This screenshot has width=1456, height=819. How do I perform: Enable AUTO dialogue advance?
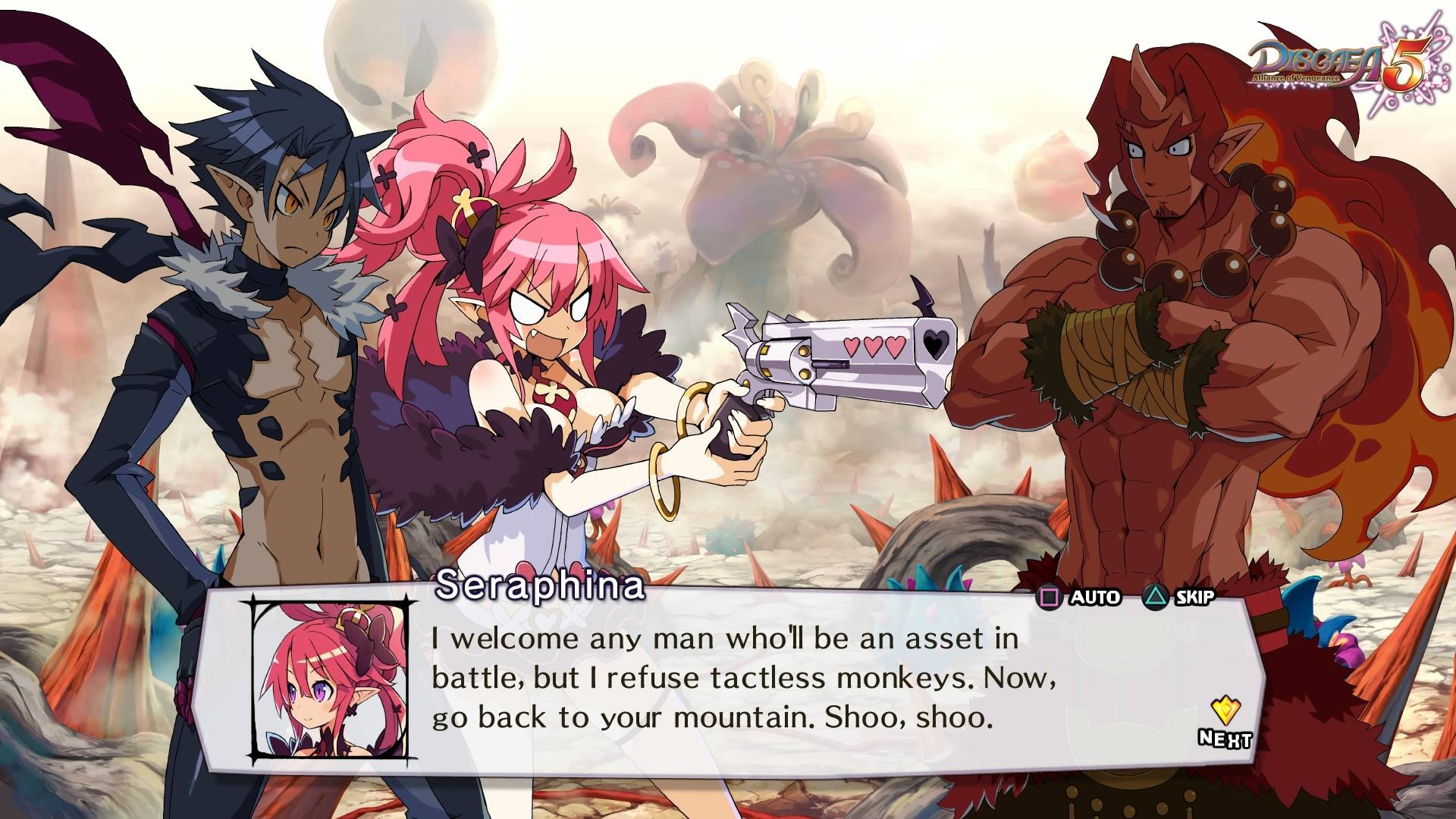click(x=1078, y=598)
